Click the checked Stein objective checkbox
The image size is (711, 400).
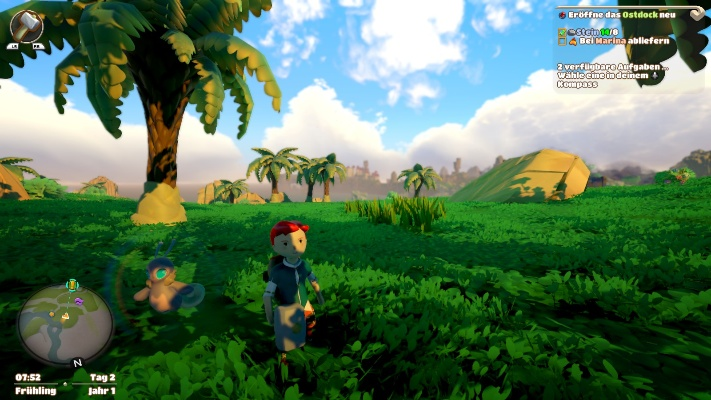click(562, 32)
